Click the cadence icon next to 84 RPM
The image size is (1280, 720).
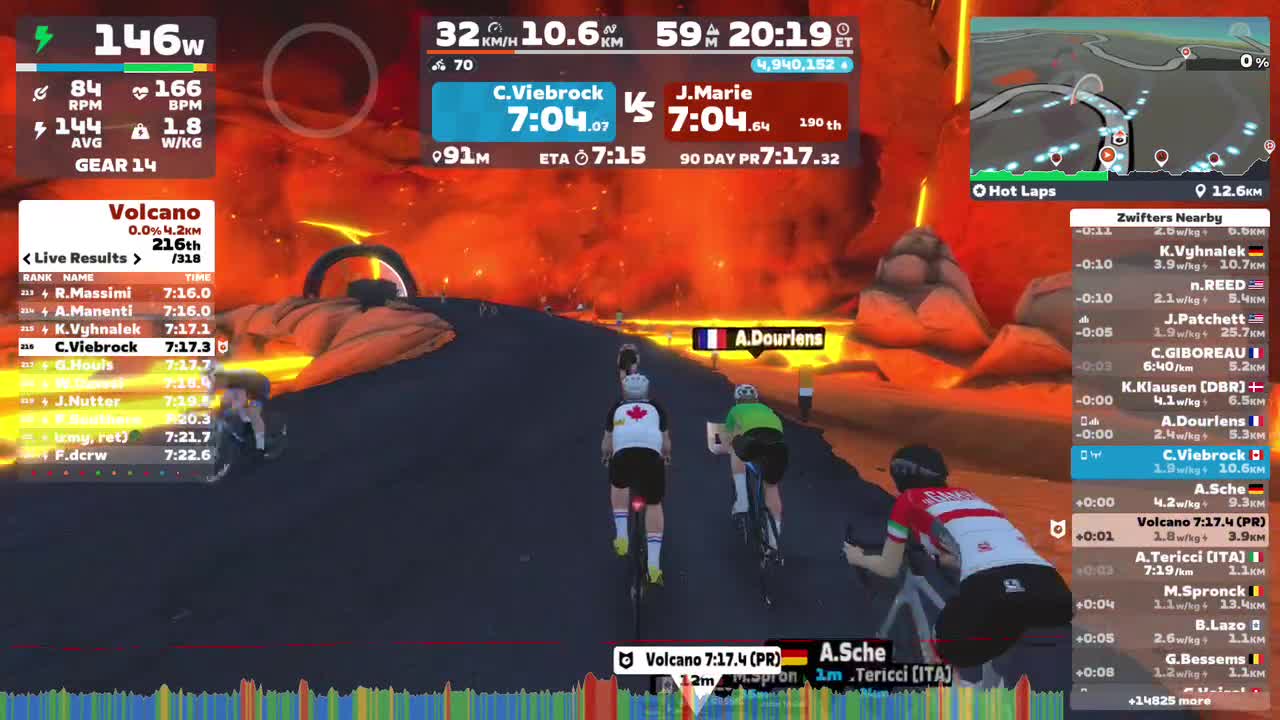coord(41,92)
